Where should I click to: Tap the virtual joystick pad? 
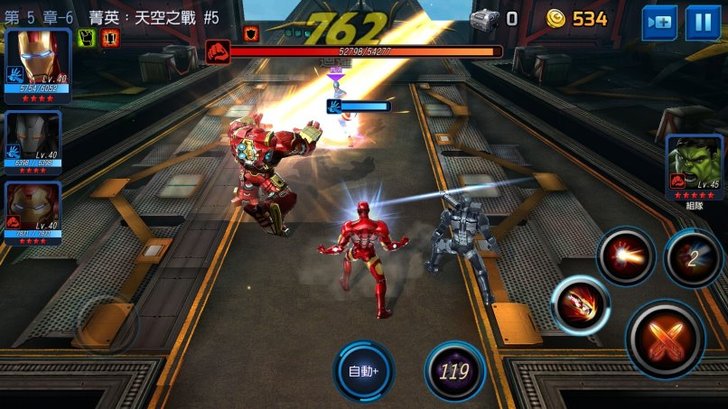click(x=105, y=325)
